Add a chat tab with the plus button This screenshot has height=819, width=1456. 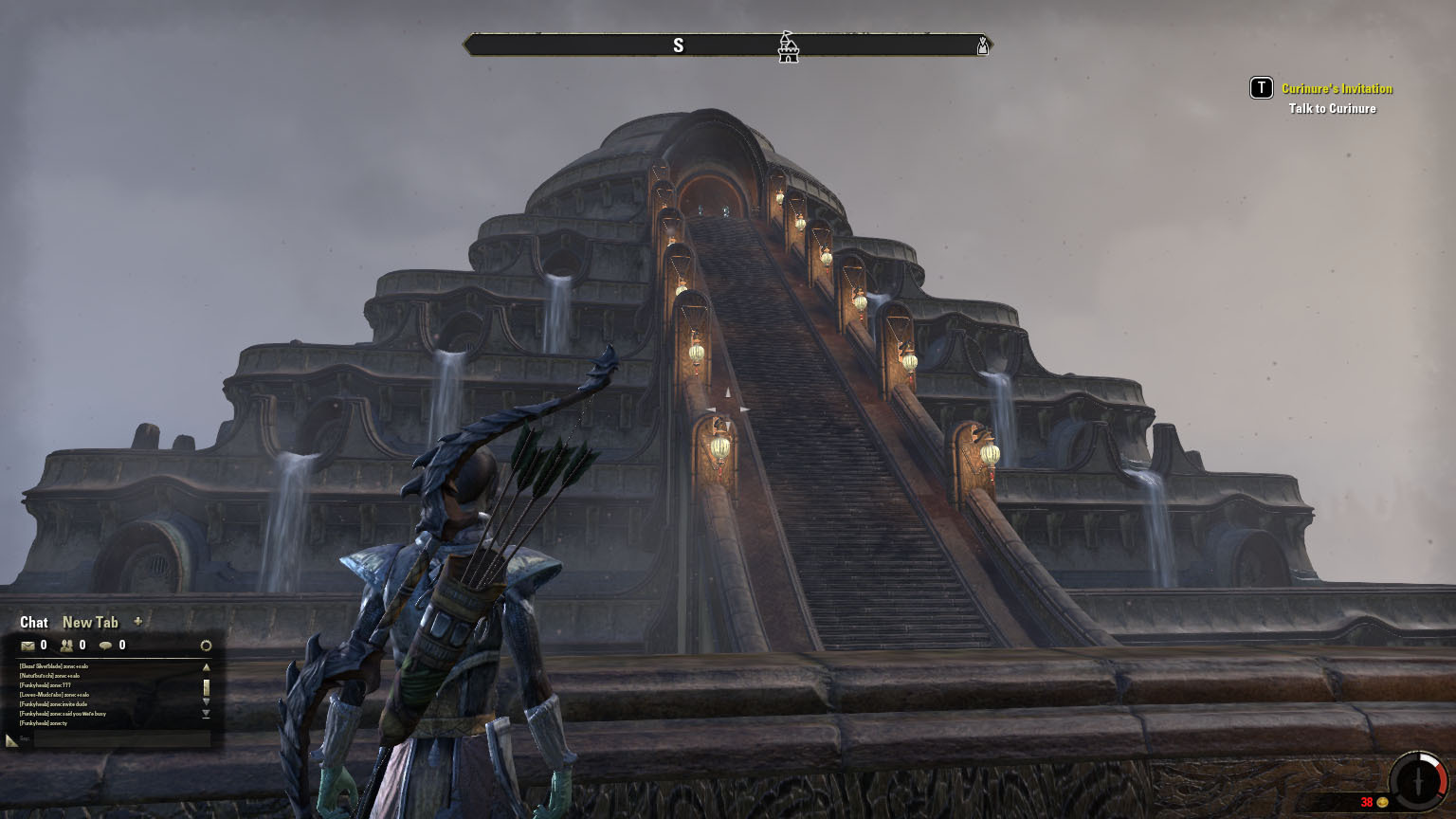(x=138, y=622)
